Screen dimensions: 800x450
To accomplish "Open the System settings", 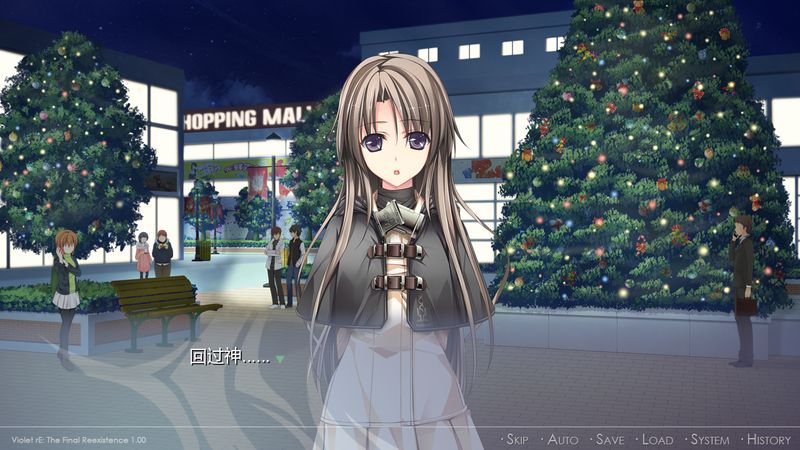I will 709,440.
